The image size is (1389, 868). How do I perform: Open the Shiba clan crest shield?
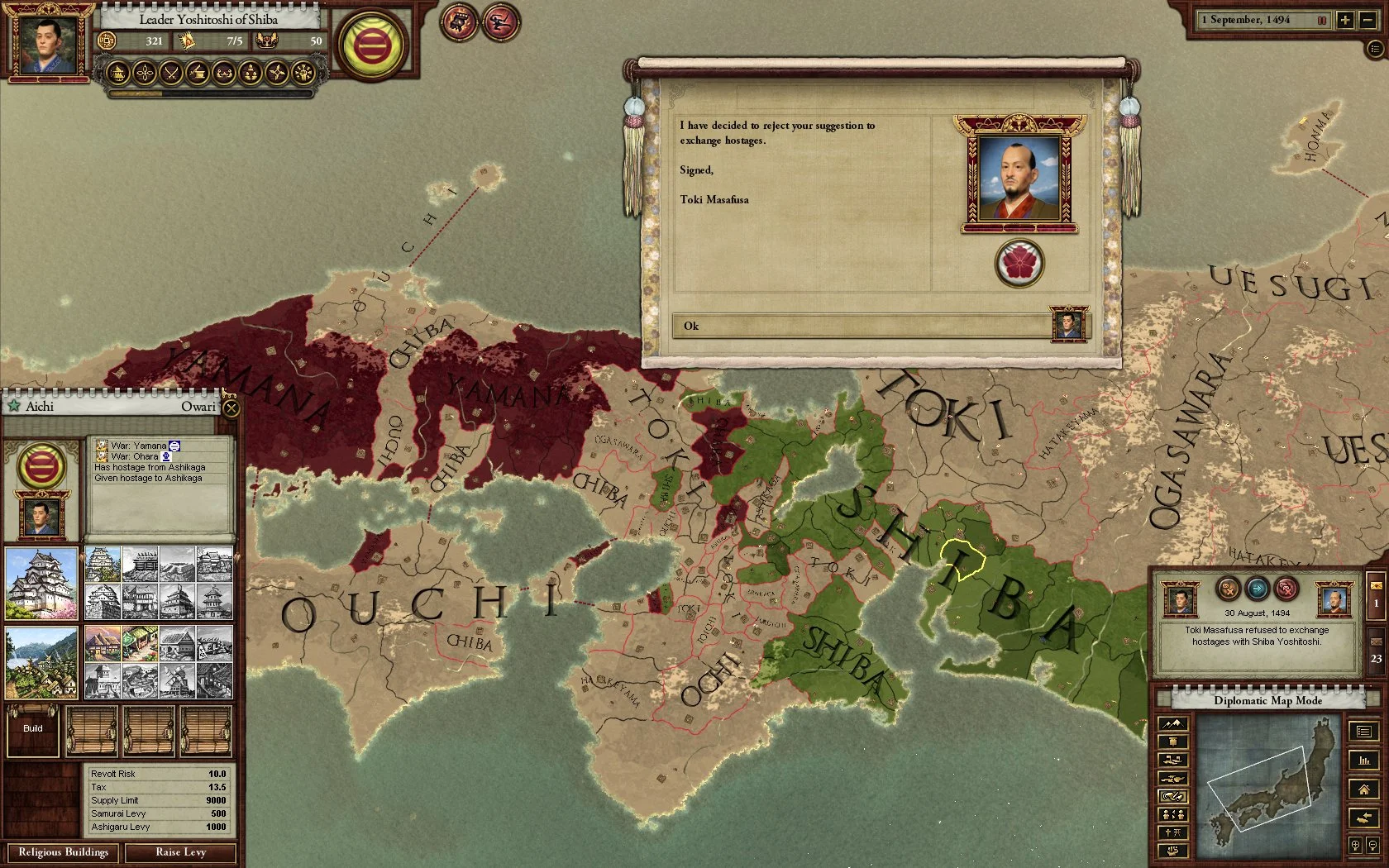374,46
